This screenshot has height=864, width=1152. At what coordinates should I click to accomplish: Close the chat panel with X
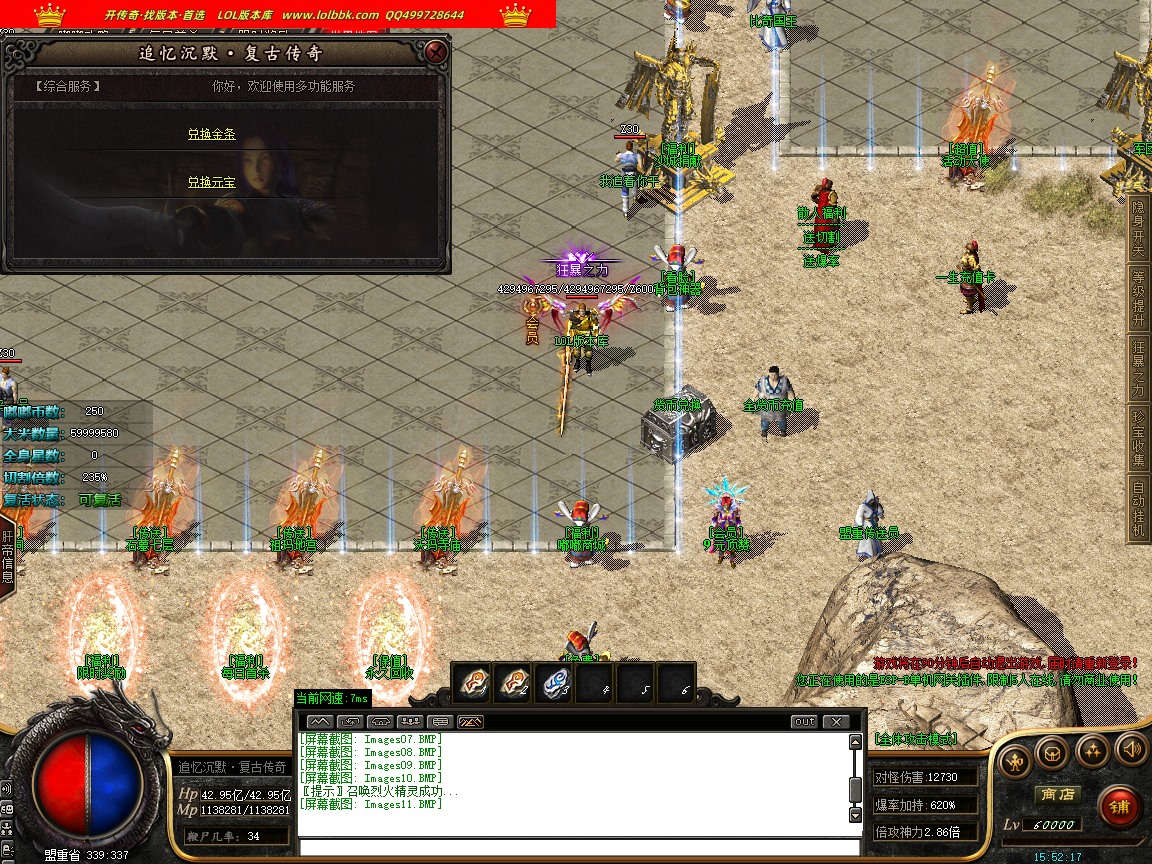835,722
